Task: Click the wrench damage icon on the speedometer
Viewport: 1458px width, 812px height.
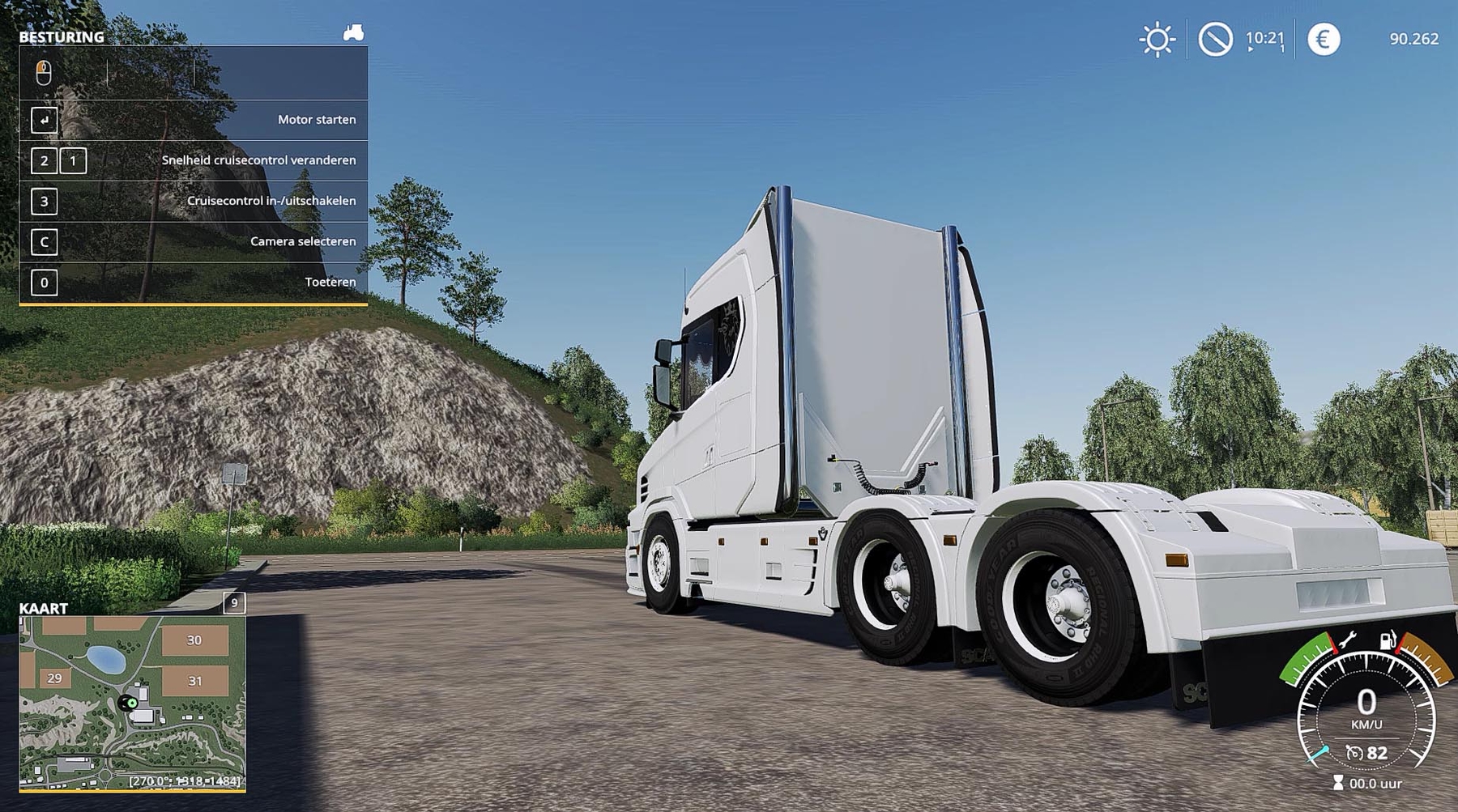Action: click(x=1348, y=640)
